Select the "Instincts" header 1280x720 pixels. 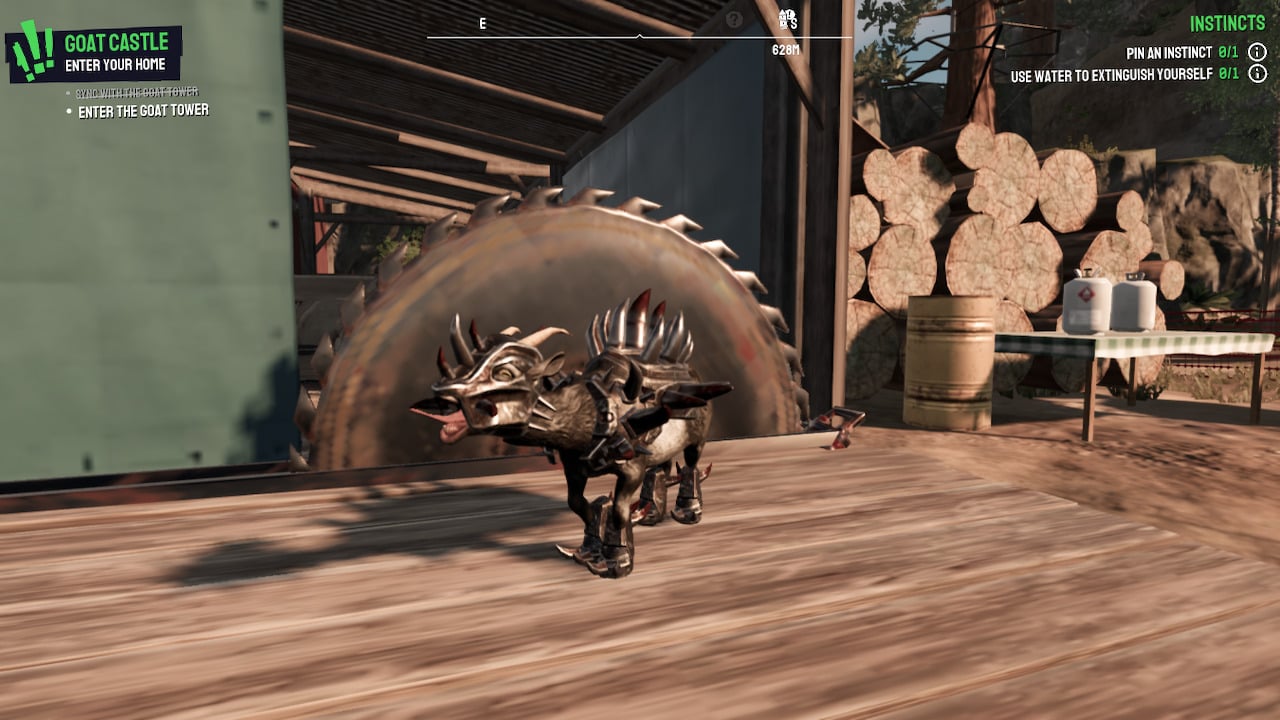pyautogui.click(x=1227, y=22)
